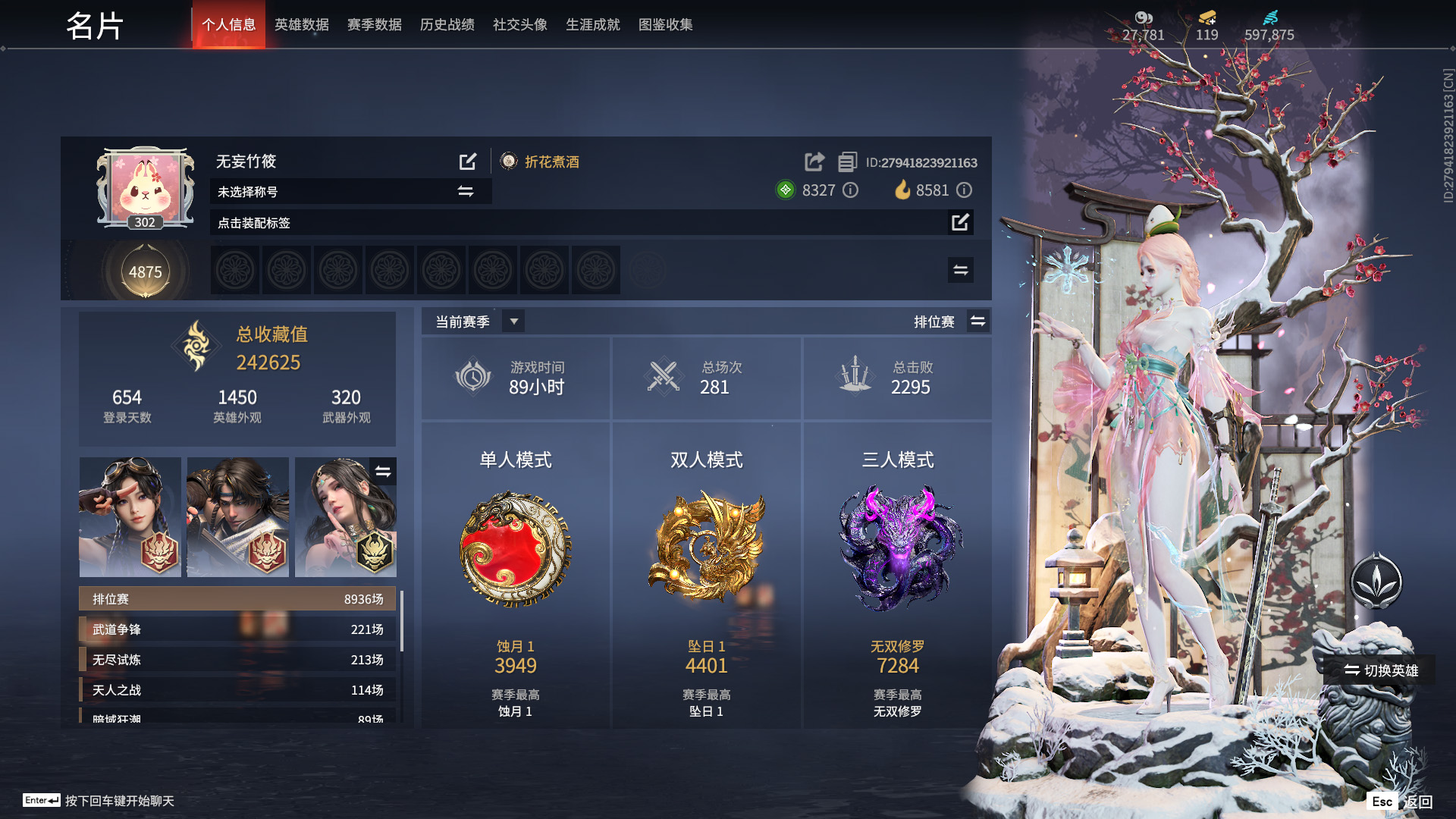Show the 历史战绩 tab
The width and height of the screenshot is (1456, 819).
pos(447,25)
